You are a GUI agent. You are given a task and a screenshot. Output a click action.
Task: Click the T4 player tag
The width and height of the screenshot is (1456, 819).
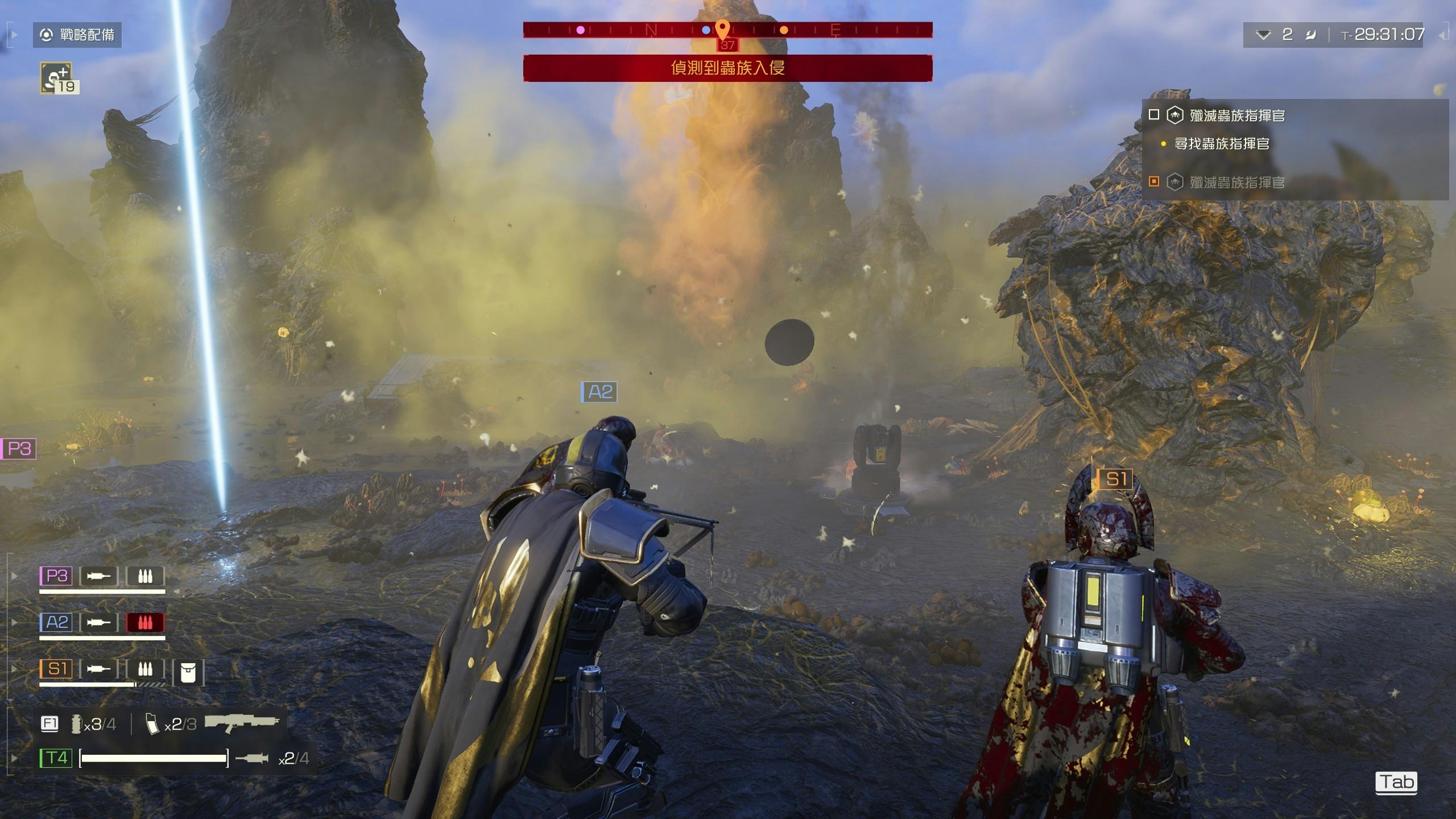56,758
